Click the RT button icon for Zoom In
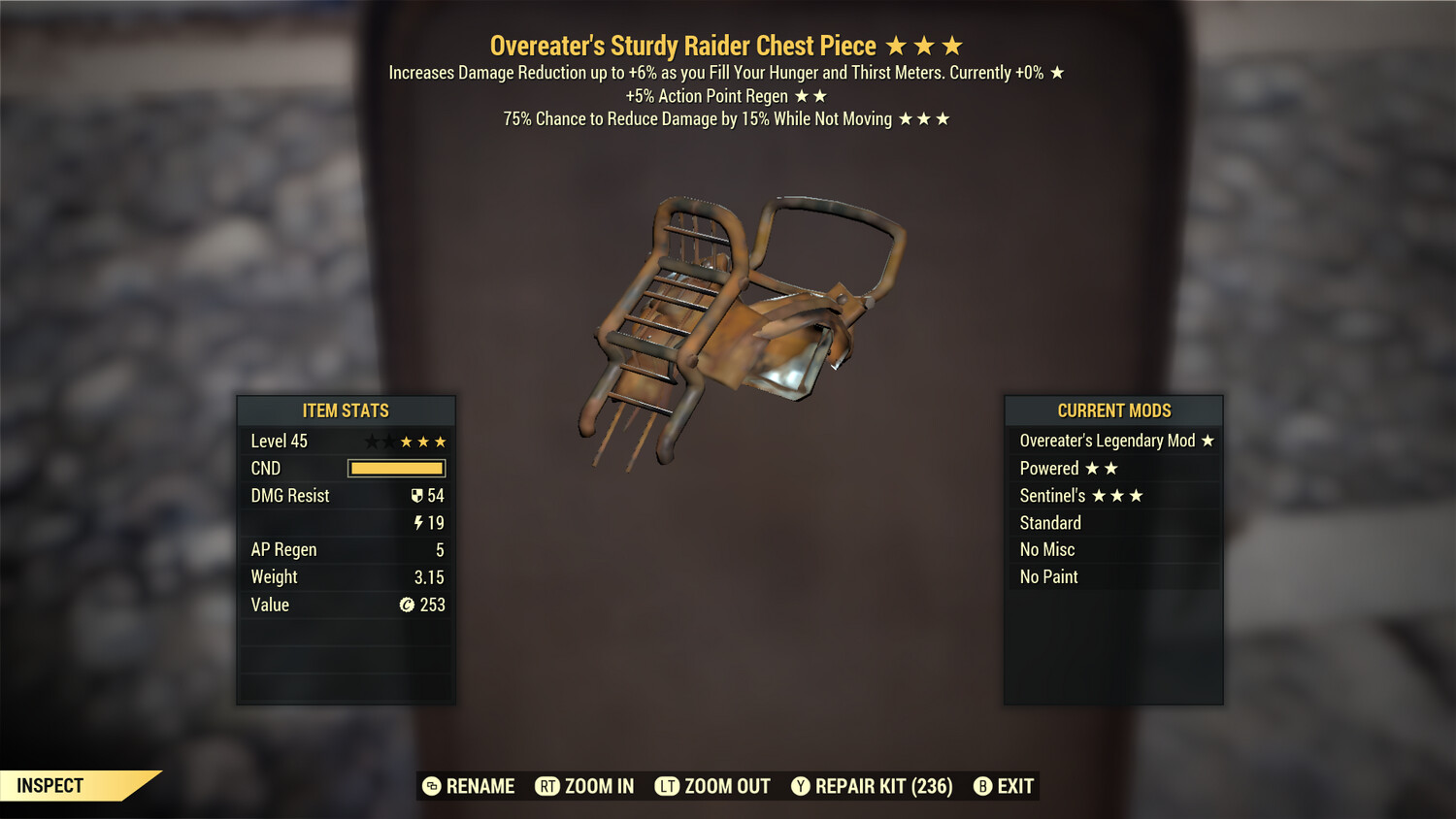1456x819 pixels. 546,786
